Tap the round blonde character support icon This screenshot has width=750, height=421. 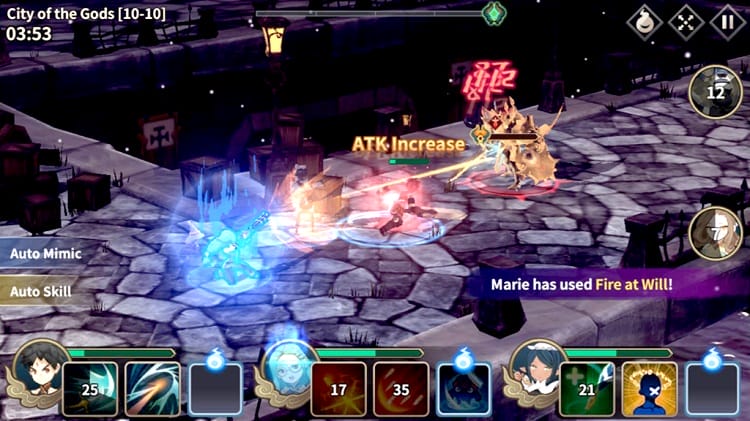point(715,233)
